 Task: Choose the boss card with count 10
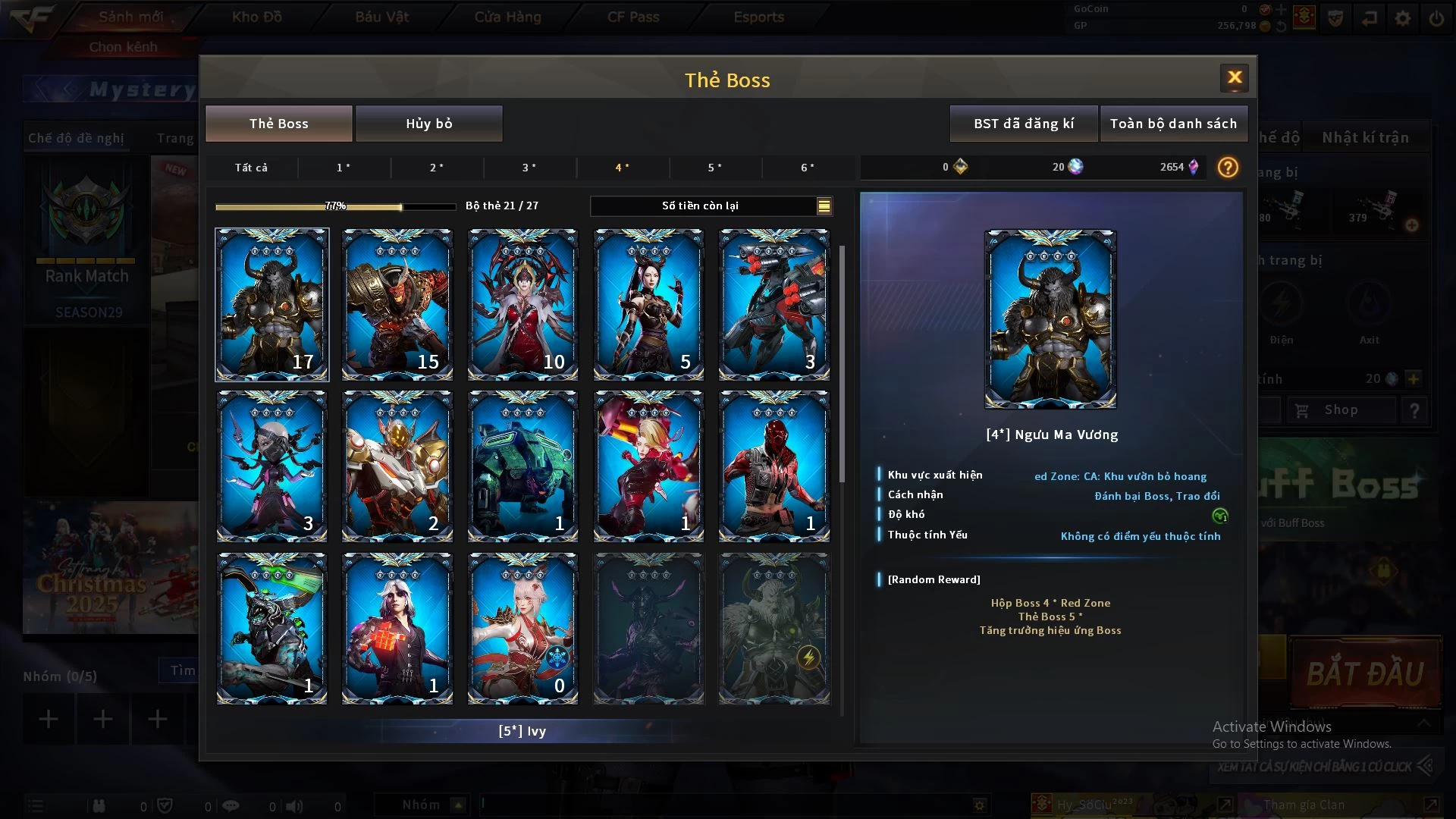[522, 304]
